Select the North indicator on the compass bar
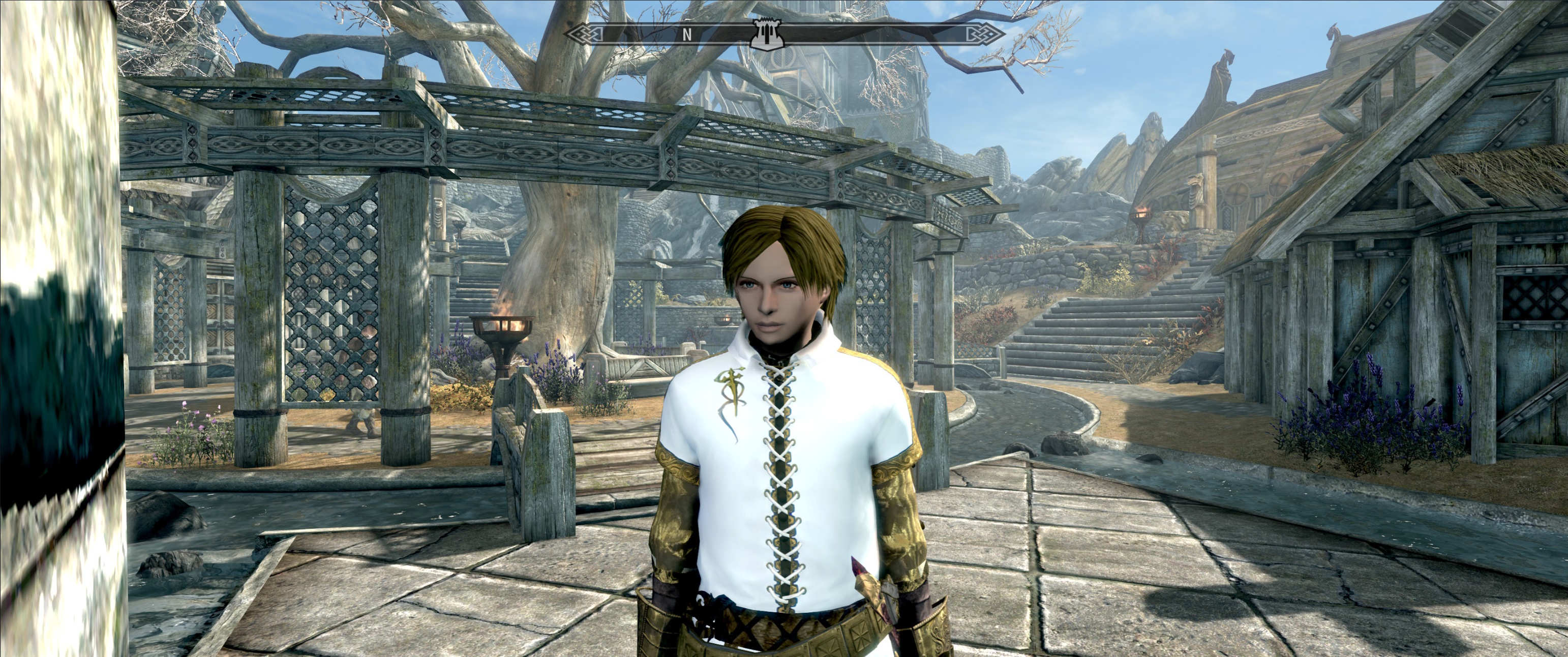 686,35
